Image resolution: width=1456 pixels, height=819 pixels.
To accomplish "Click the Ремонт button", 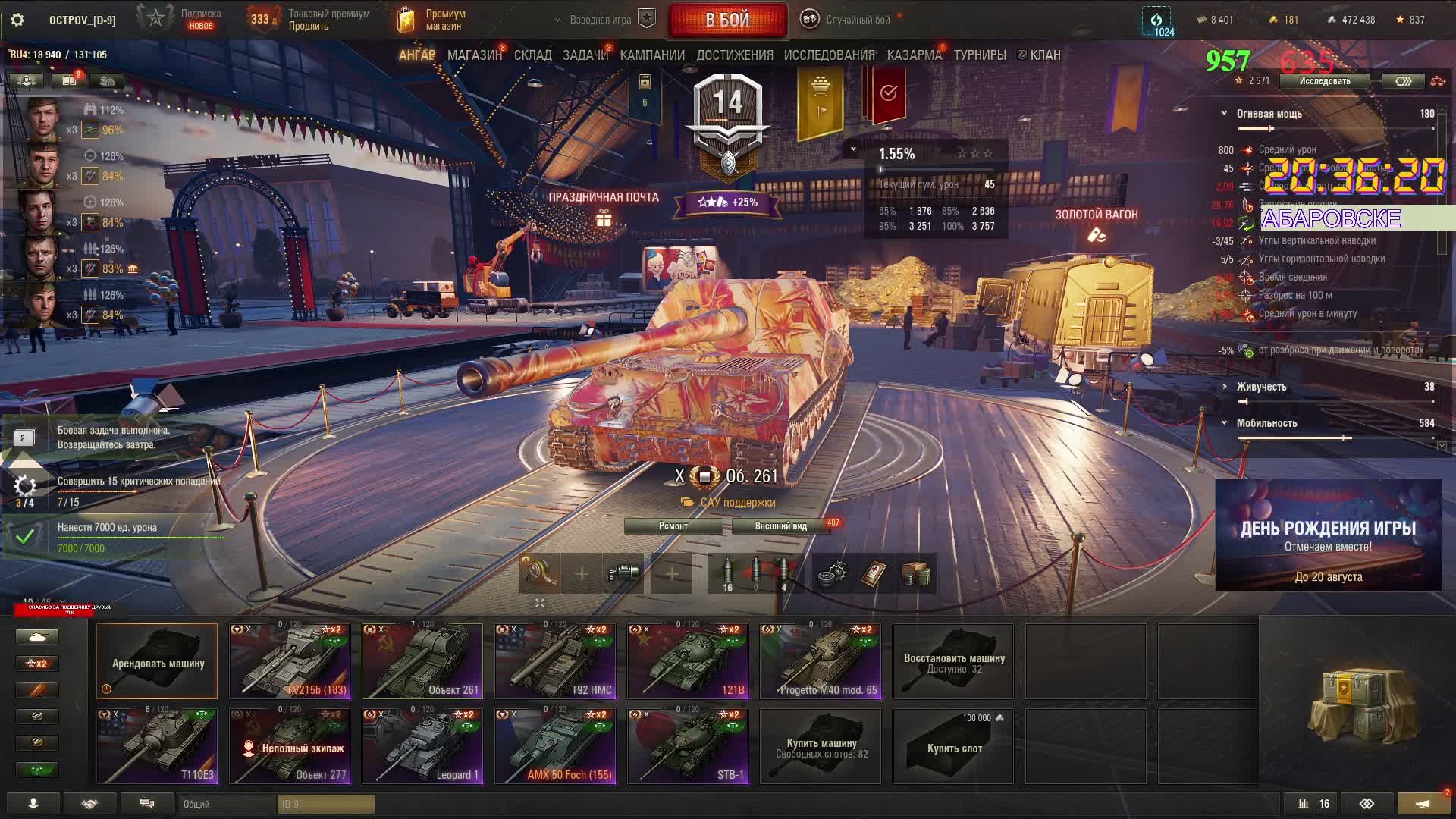I will tap(673, 526).
